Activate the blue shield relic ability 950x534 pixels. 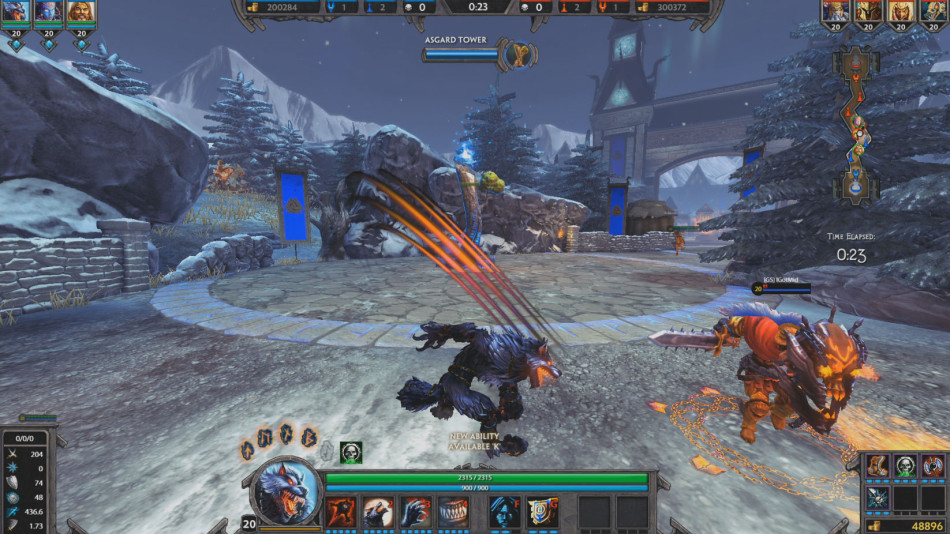(542, 511)
